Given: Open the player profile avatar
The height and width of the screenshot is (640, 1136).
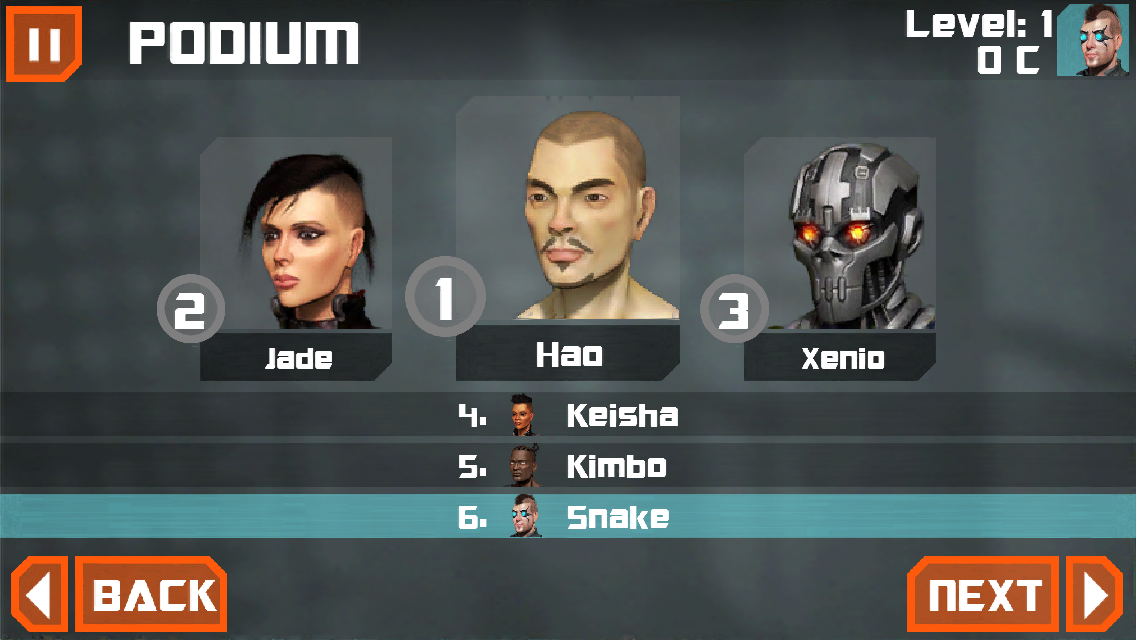Looking at the screenshot, I should tap(1092, 40).
